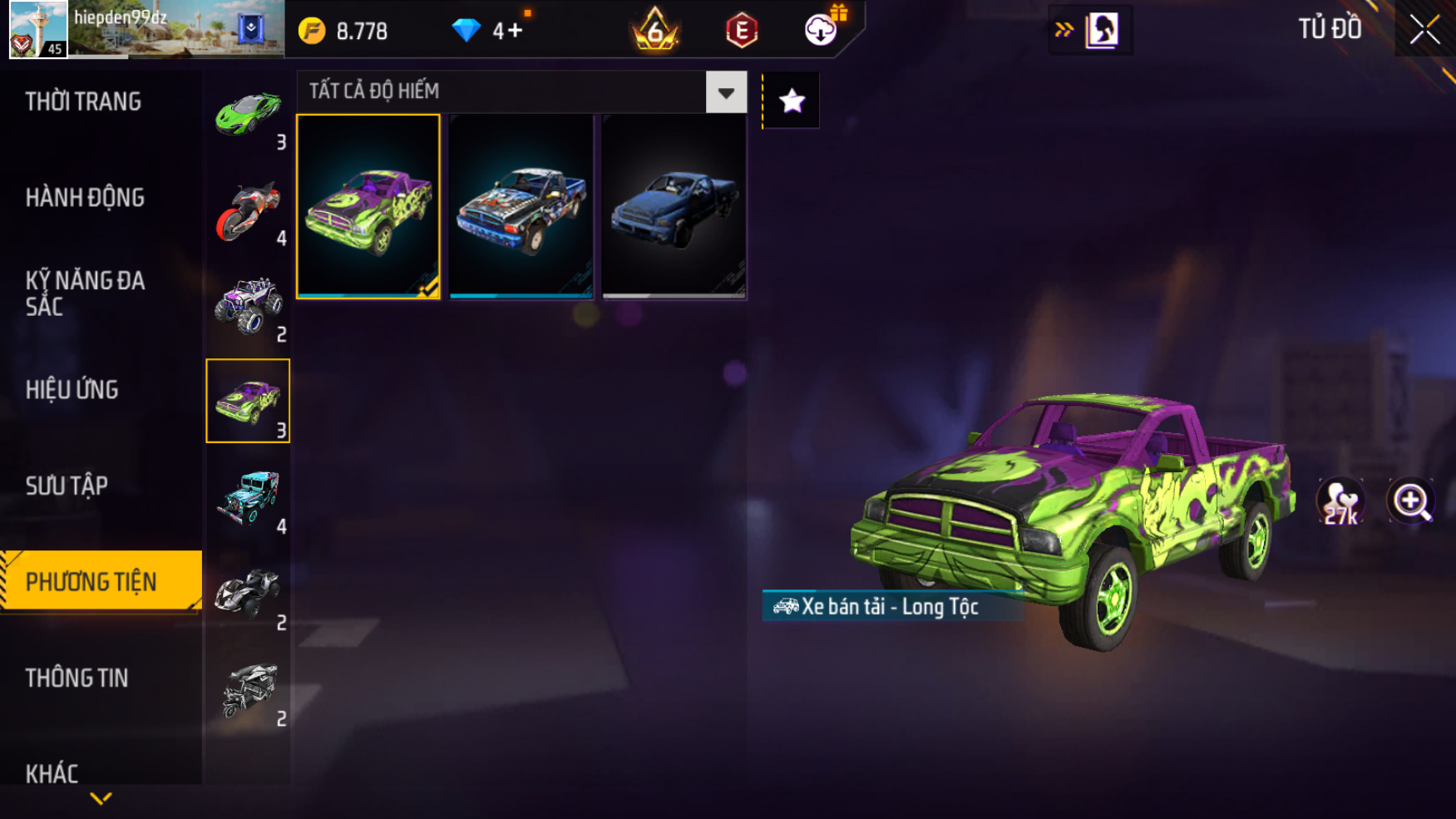
Task: Choose the purple monster truck vehicle type
Action: (248, 306)
